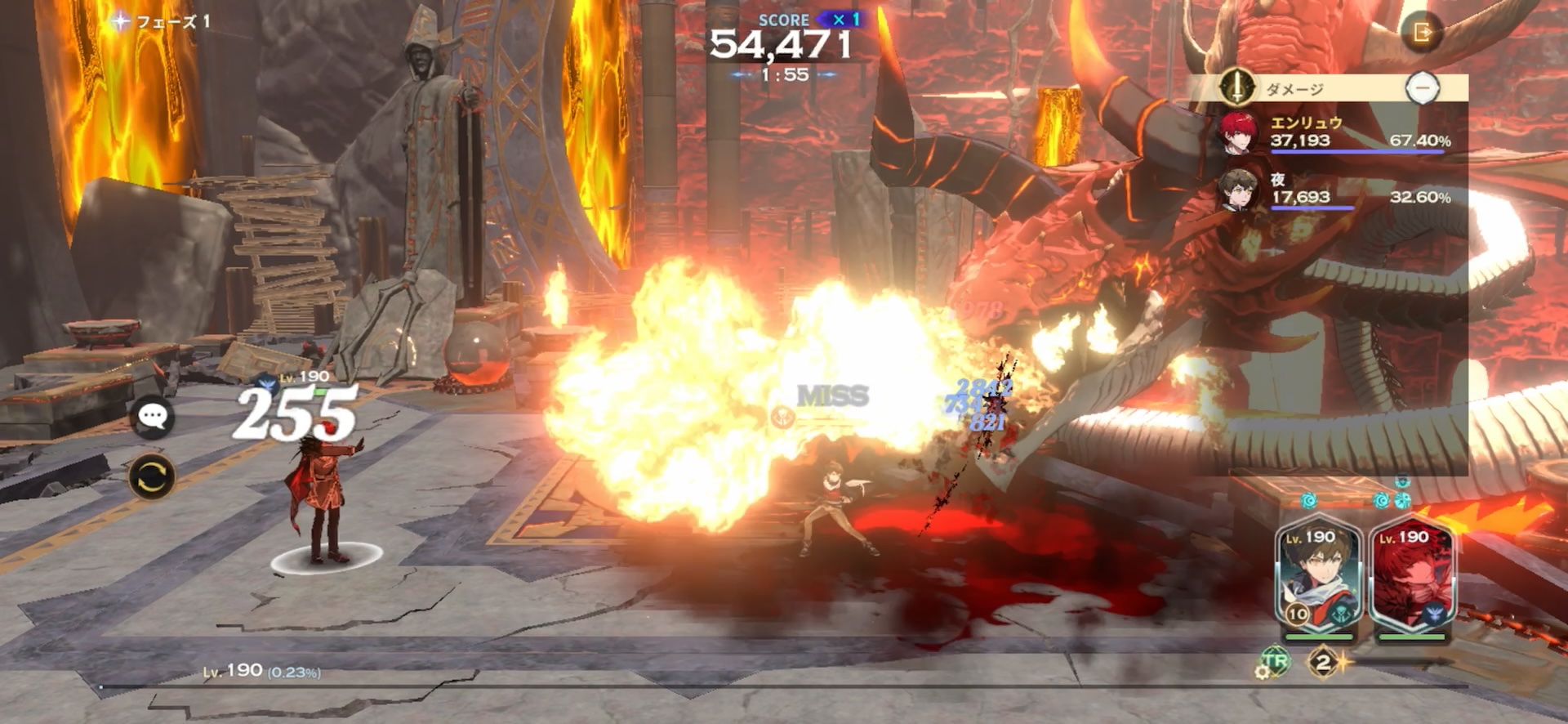The width and height of the screenshot is (1568, 724).
Task: Tap the exit battle icon
Action: click(1422, 33)
